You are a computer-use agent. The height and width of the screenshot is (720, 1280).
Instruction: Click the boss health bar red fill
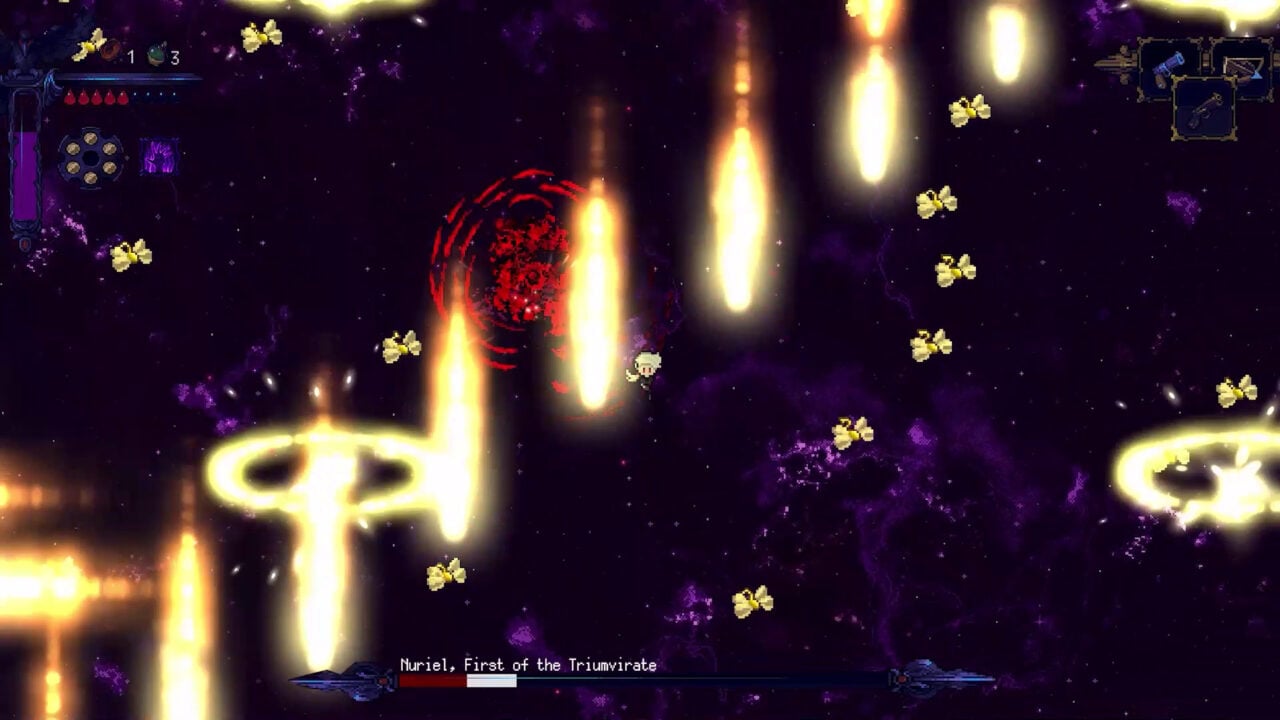(430, 681)
